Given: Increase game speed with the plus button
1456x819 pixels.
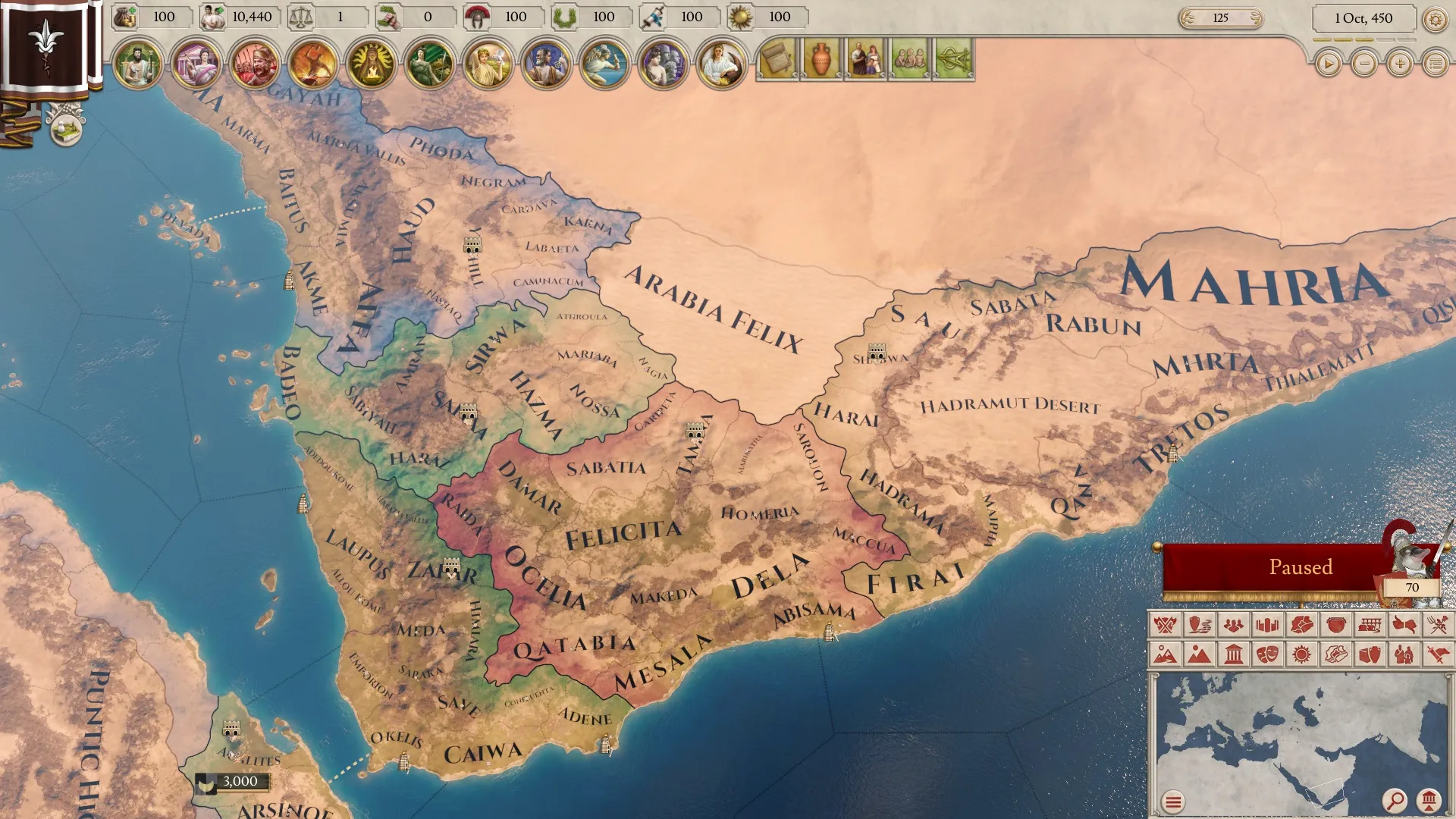Looking at the screenshot, I should [1400, 64].
